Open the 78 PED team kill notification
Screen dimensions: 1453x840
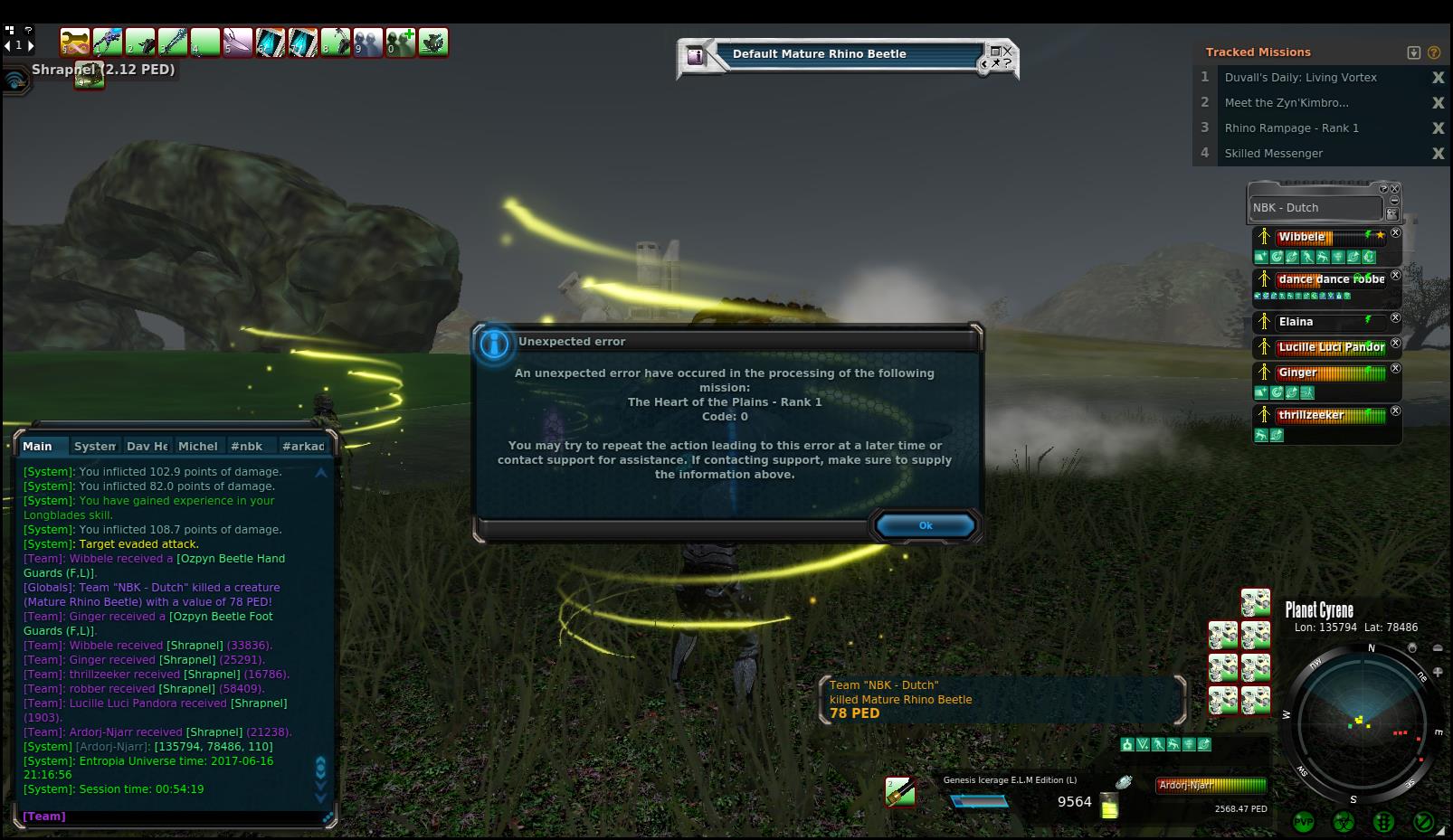click(x=1001, y=699)
